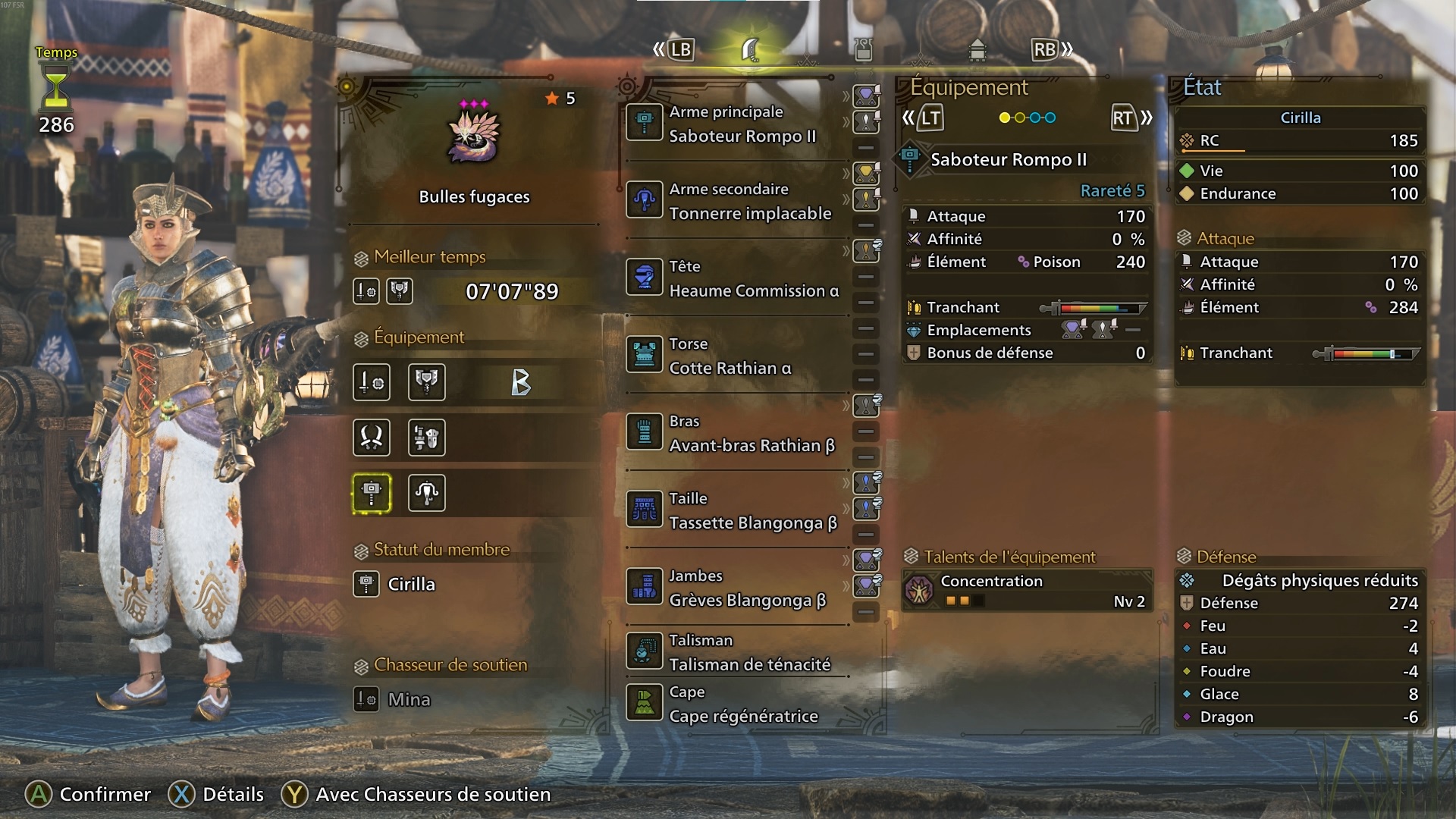
Task: Select the Cirilla member status entry
Action: (411, 584)
